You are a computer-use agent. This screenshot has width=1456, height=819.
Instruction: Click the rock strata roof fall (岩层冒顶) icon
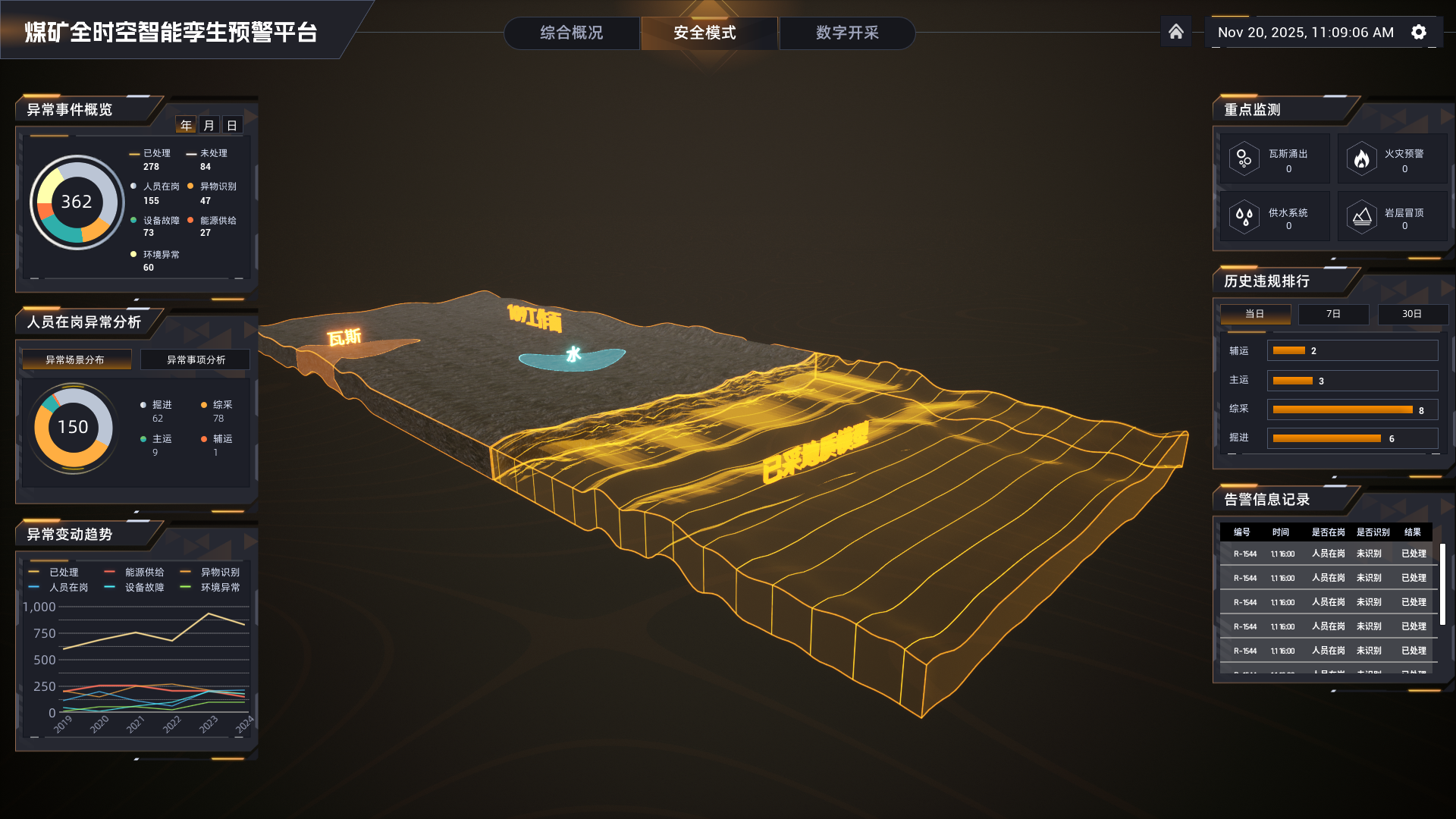click(x=1362, y=216)
